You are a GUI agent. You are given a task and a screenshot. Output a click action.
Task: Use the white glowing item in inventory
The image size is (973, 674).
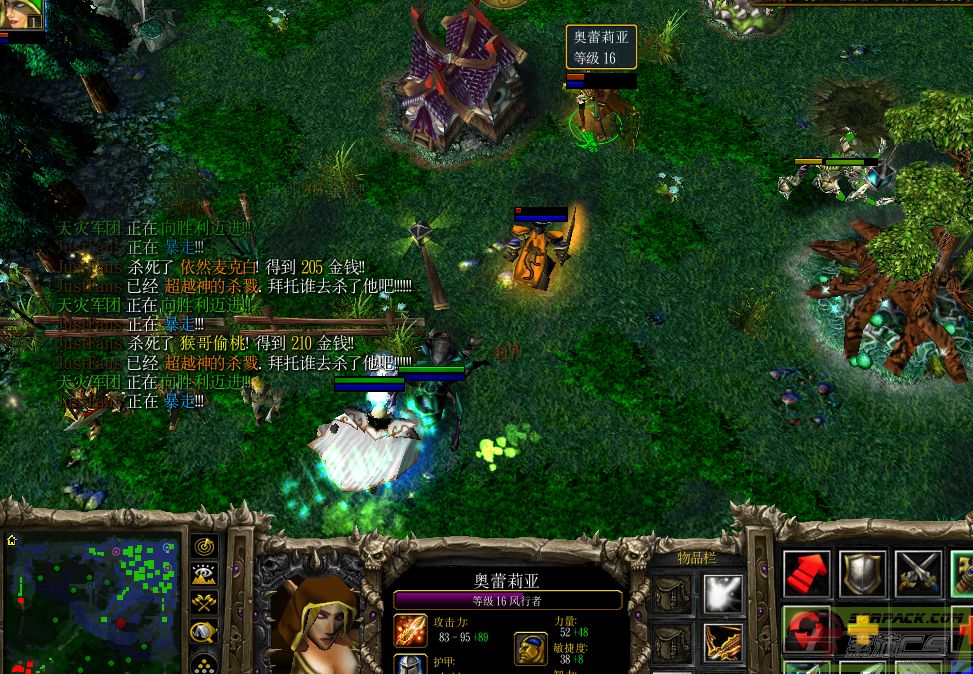pyautogui.click(x=720, y=594)
